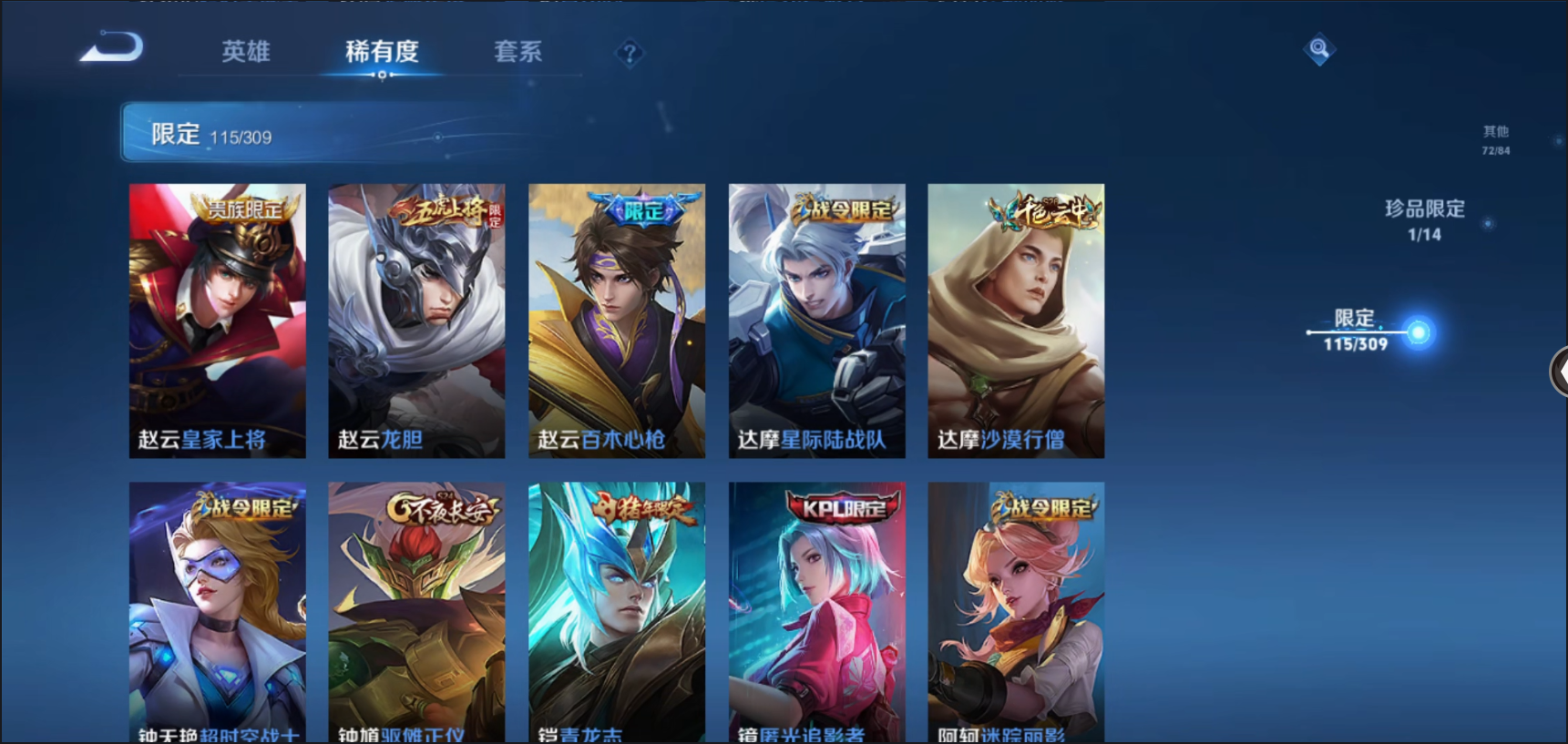Jump to the 珍品限定 rarity section
The height and width of the screenshot is (744, 1568).
(1425, 219)
